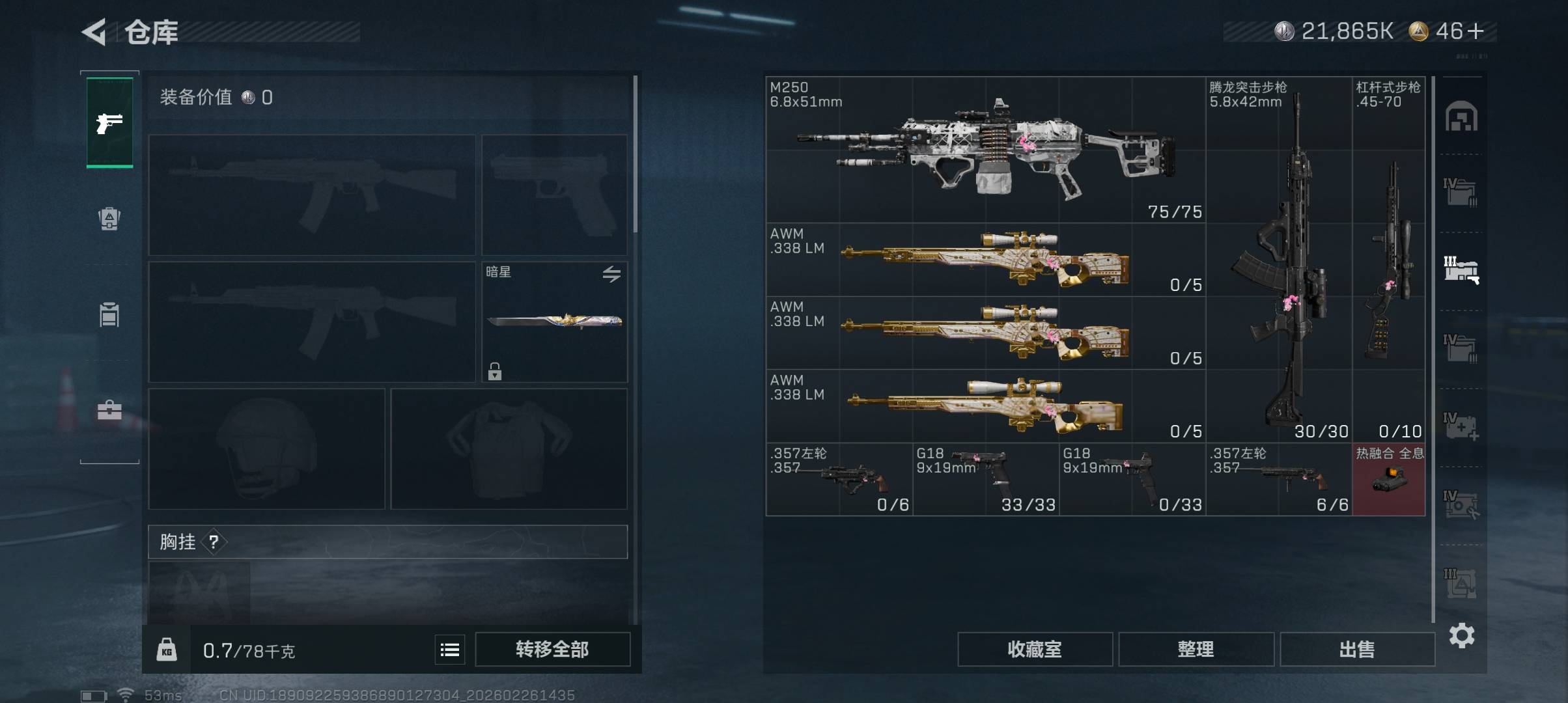Select the .357左轮 revolver with 6/6 ammo
This screenshot has width=1568, height=703.
pos(1278,480)
